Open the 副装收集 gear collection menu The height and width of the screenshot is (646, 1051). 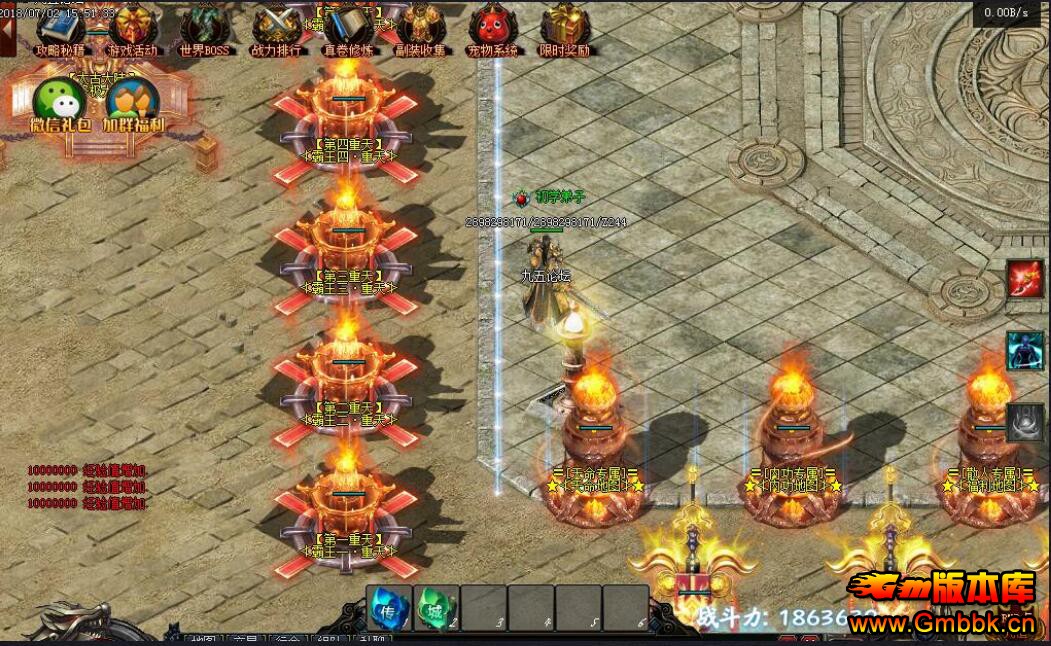(421, 28)
